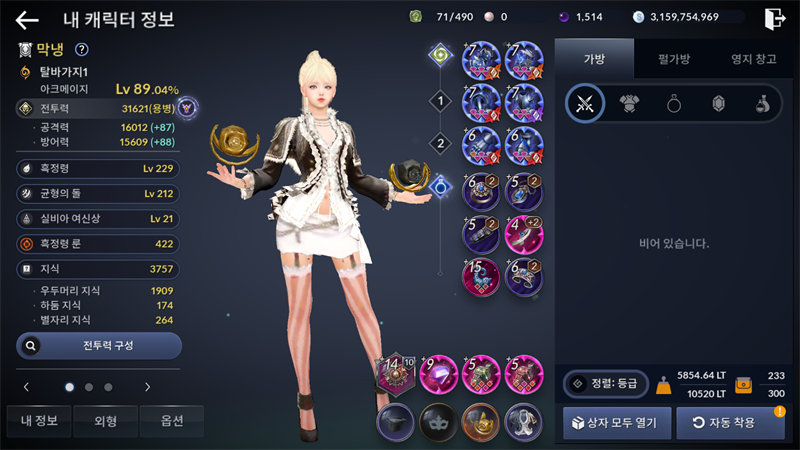
Task: Switch to the 펄가방 inventory tab
Action: click(x=666, y=59)
